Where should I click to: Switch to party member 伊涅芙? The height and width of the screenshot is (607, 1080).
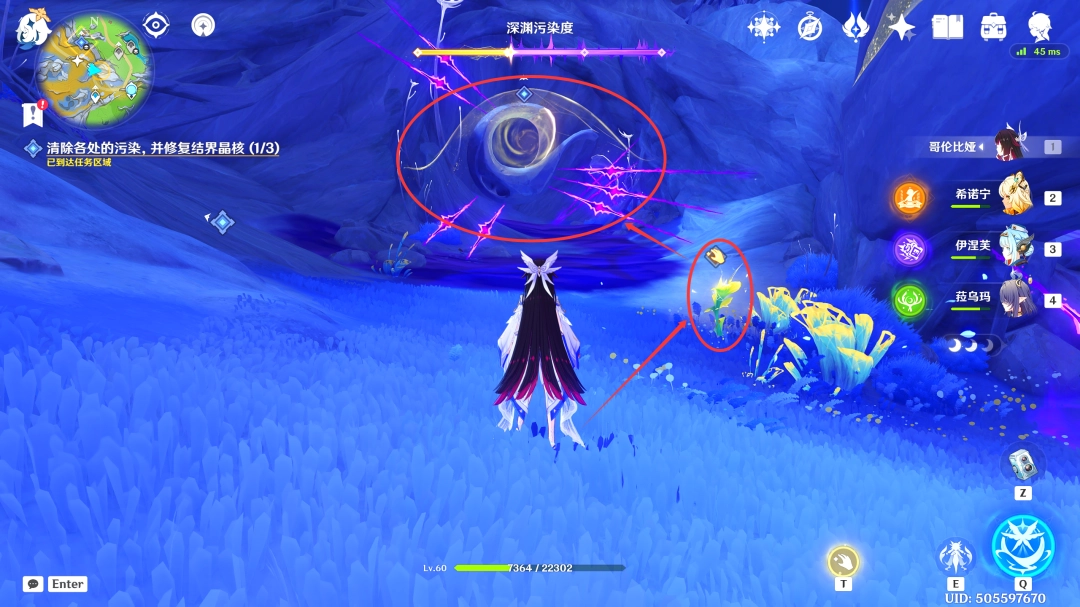[x=1016, y=247]
